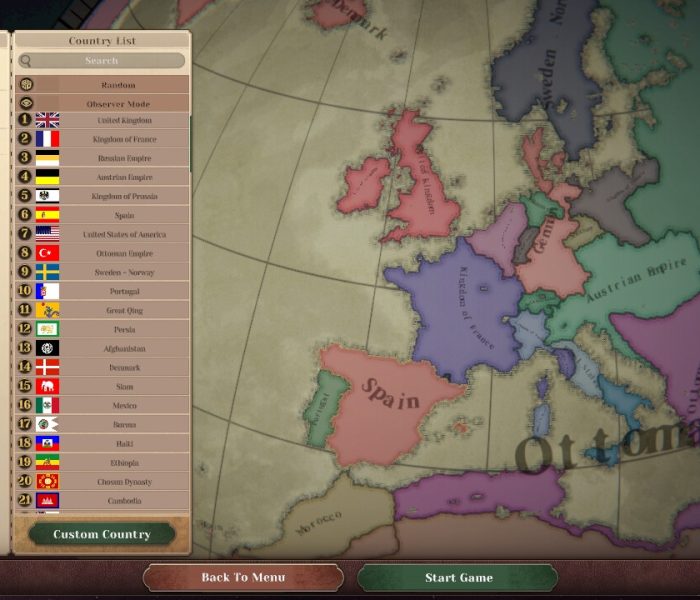This screenshot has width=700, height=600.
Task: Select Observer Mode
Action: (118, 103)
